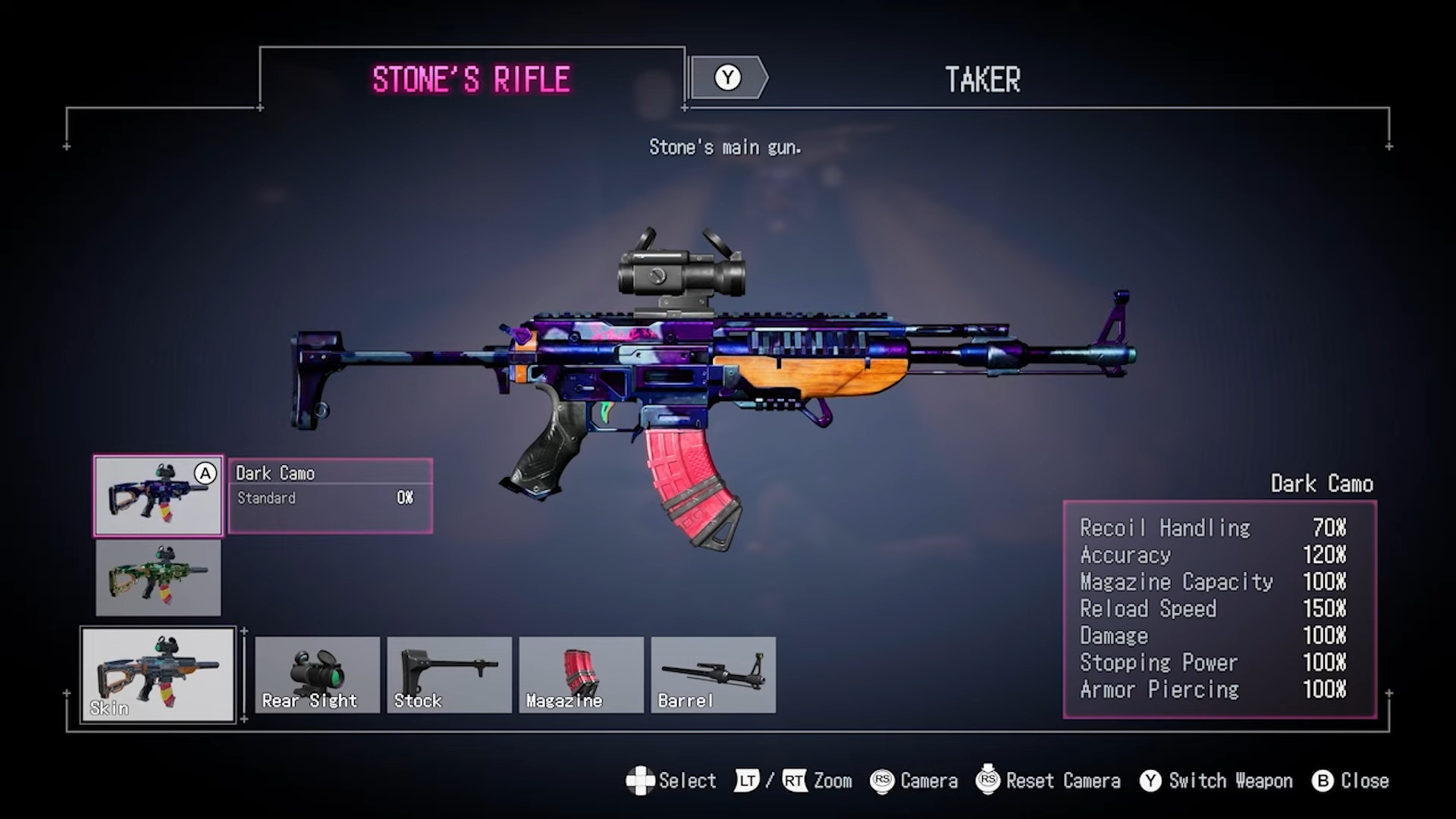Image resolution: width=1456 pixels, height=819 pixels.
Task: Select the Barrel attachment category
Action: (713, 675)
